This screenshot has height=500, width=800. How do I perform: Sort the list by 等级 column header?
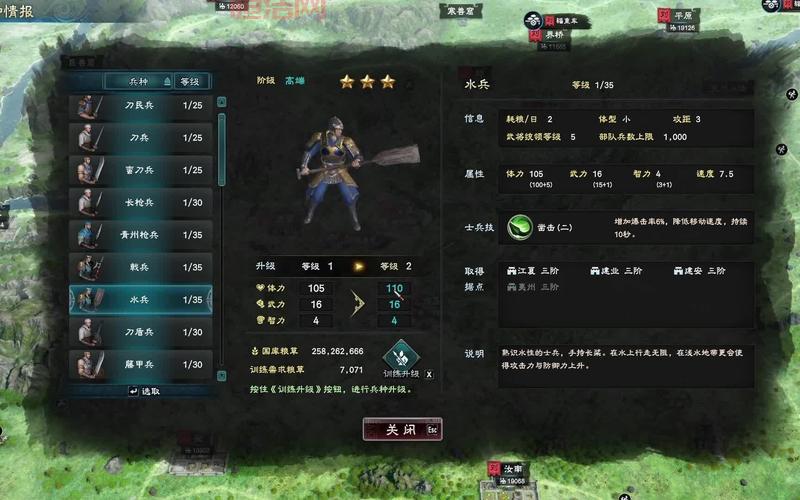point(189,81)
